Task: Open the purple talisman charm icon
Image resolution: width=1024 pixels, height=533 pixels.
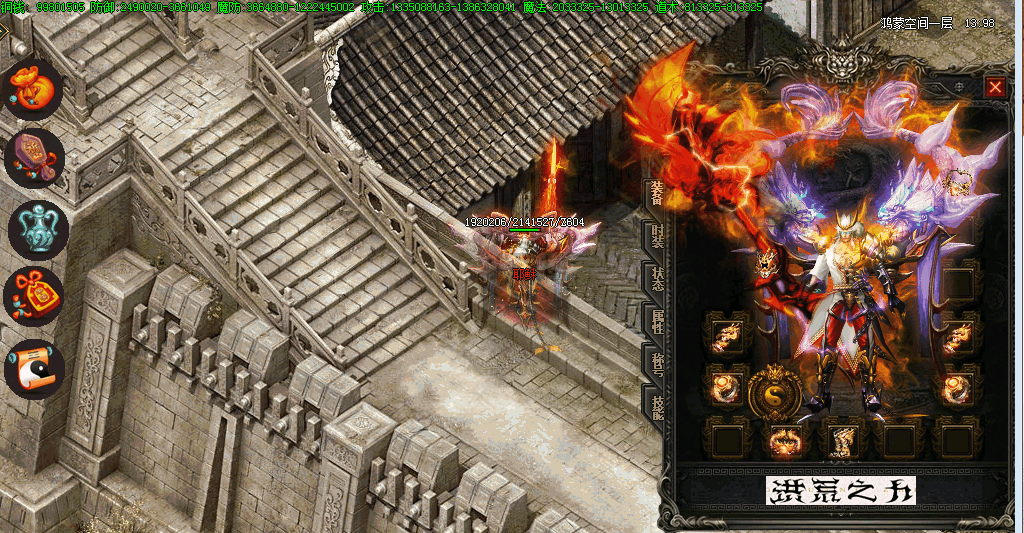Action: 35,157
